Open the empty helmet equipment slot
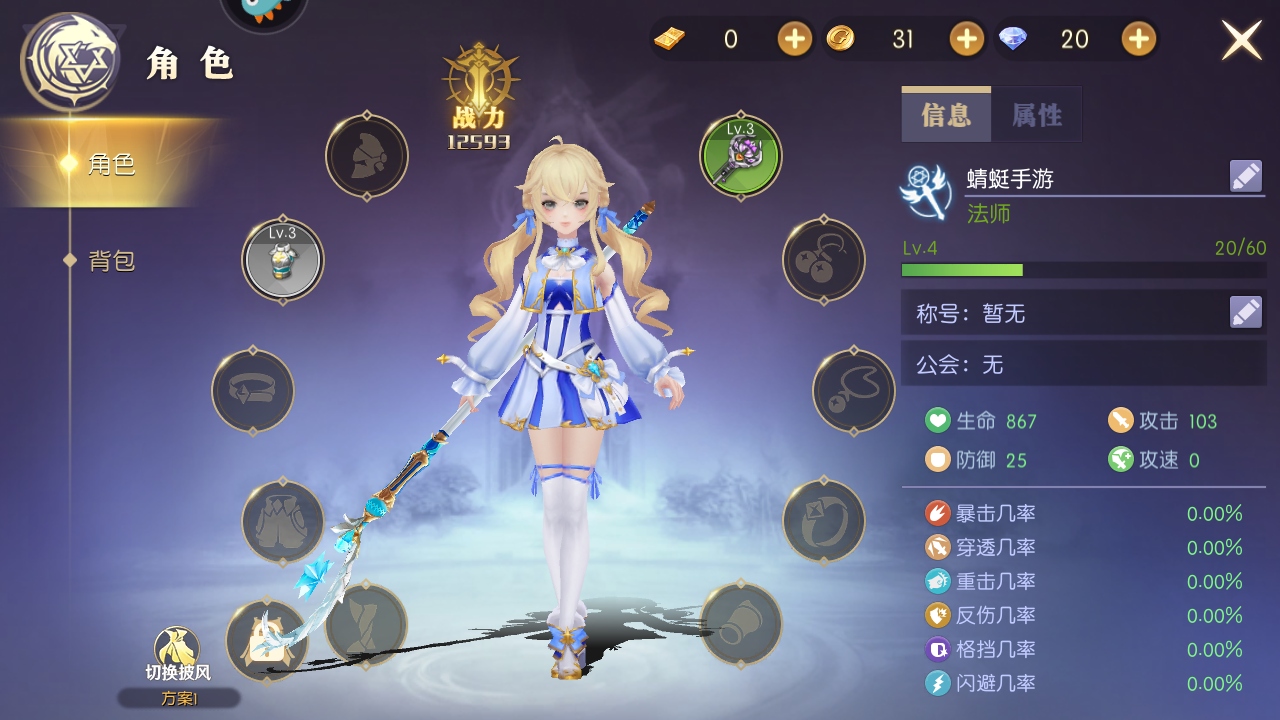The image size is (1280, 720). pyautogui.click(x=367, y=156)
